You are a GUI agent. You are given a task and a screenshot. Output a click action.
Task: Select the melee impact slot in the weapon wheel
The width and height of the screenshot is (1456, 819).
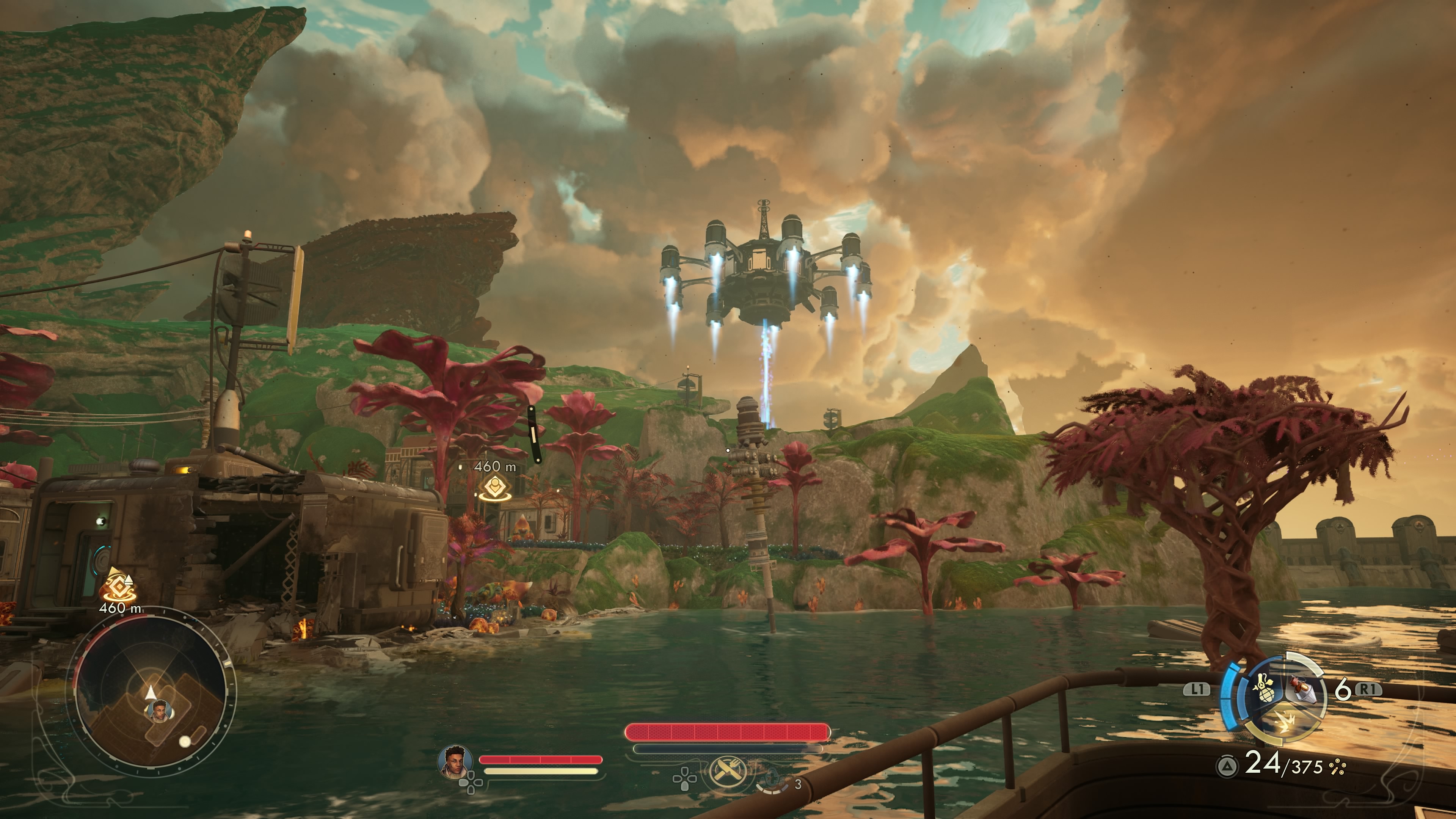(1285, 723)
